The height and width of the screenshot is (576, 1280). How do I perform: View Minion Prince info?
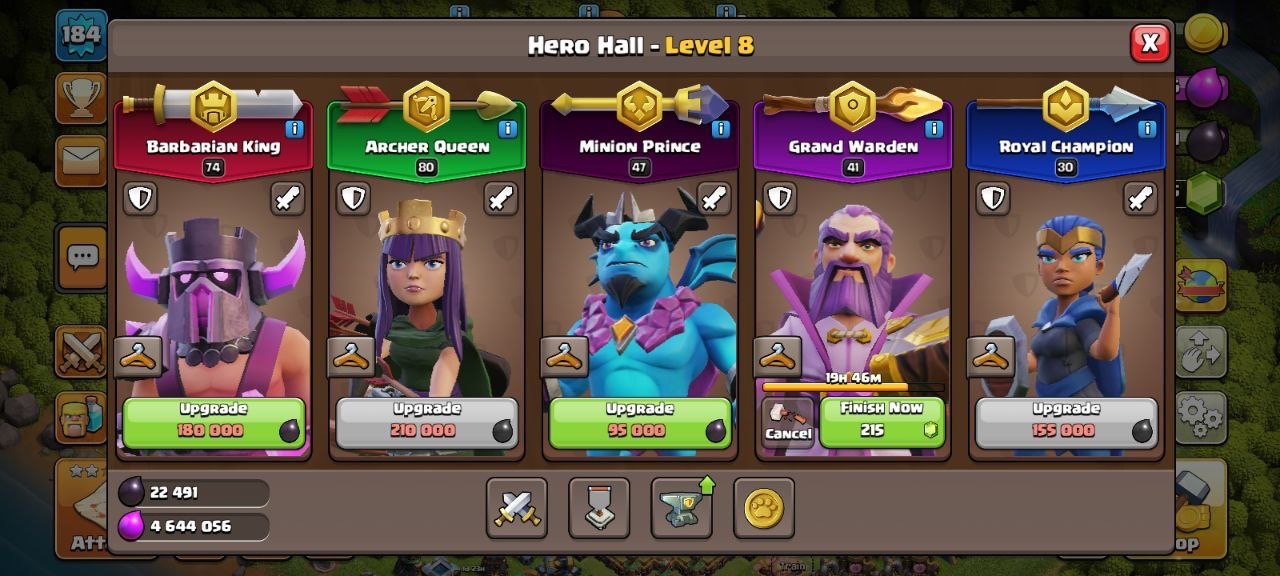721,129
